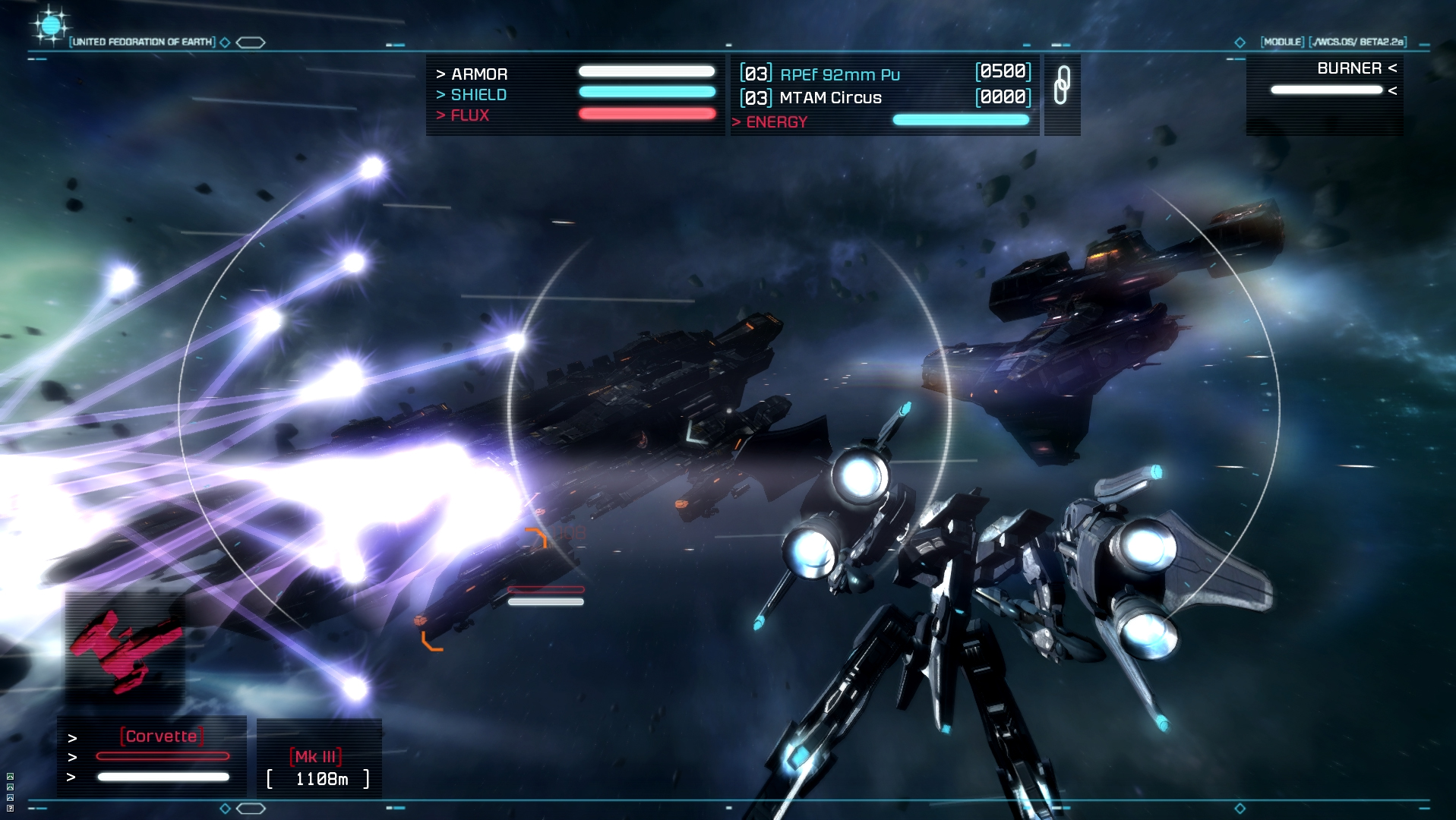Image resolution: width=1456 pixels, height=820 pixels.
Task: Click the cyan ENERGY level bar
Action: point(960,119)
